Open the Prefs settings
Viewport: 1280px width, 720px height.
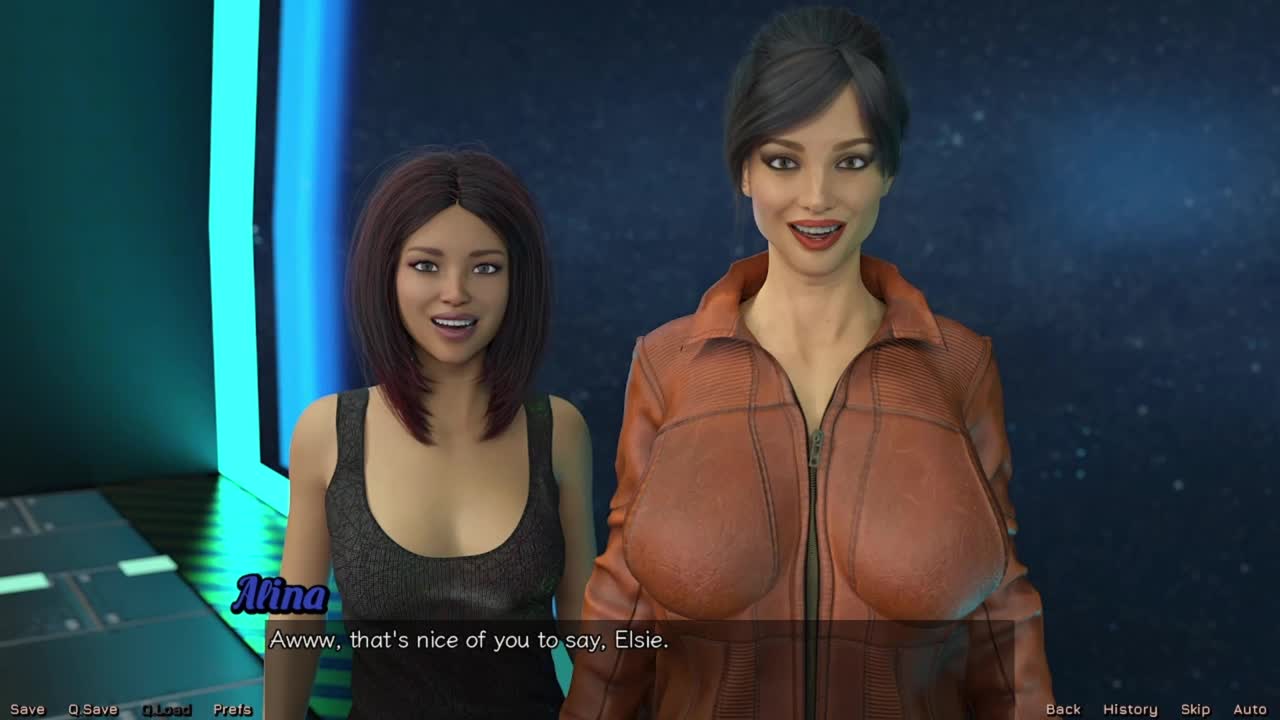click(x=232, y=709)
